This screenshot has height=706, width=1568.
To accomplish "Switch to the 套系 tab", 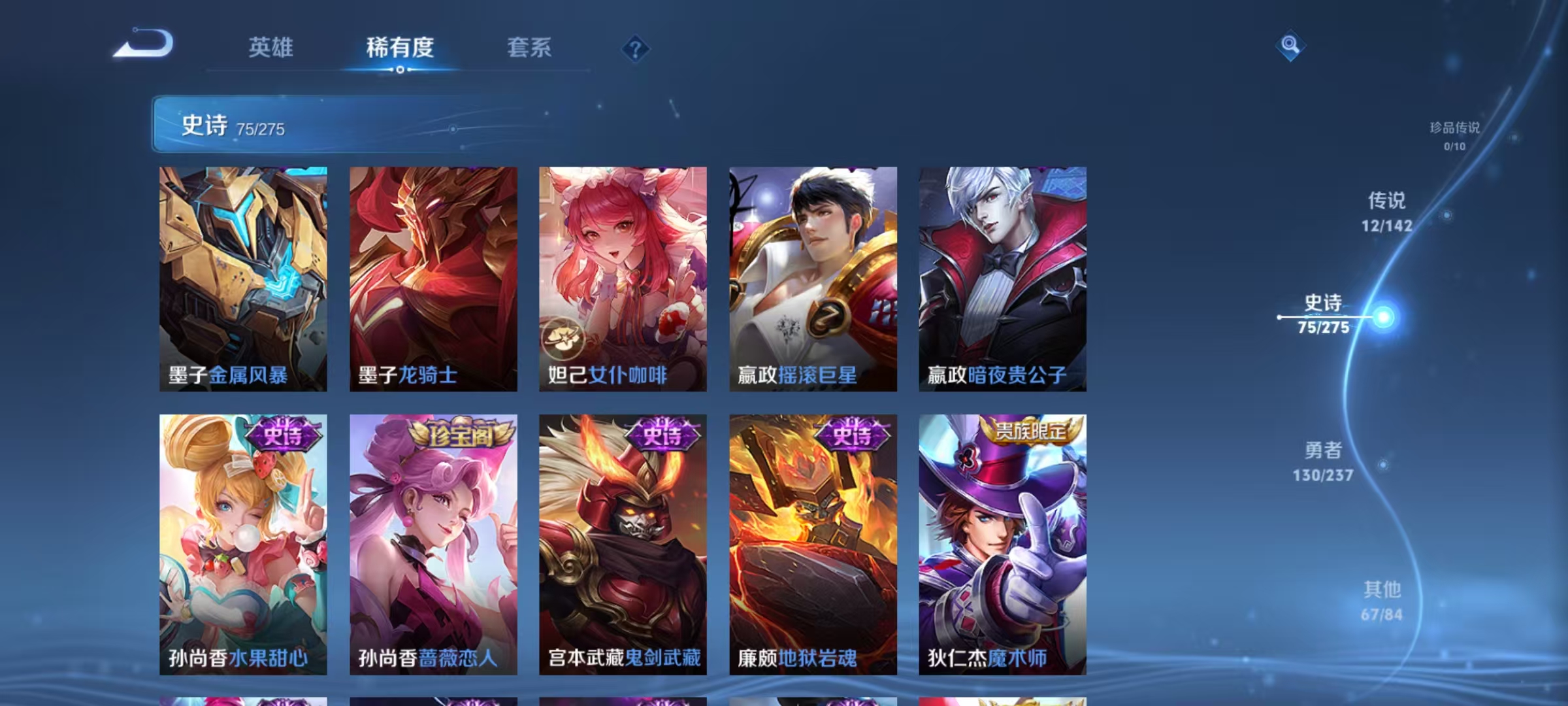I will click(529, 48).
